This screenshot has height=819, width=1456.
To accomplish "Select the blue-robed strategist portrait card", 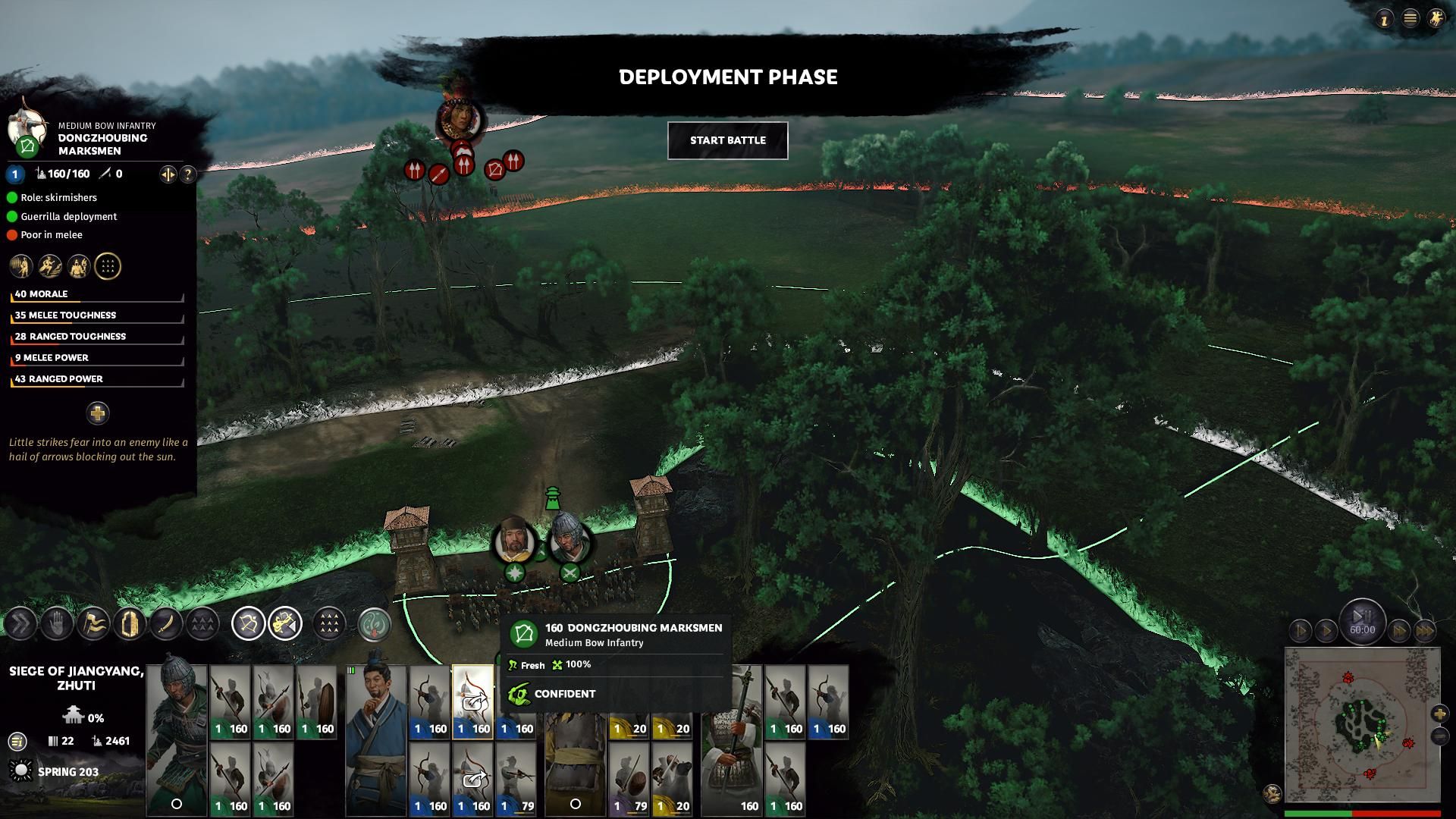I will click(x=376, y=739).
